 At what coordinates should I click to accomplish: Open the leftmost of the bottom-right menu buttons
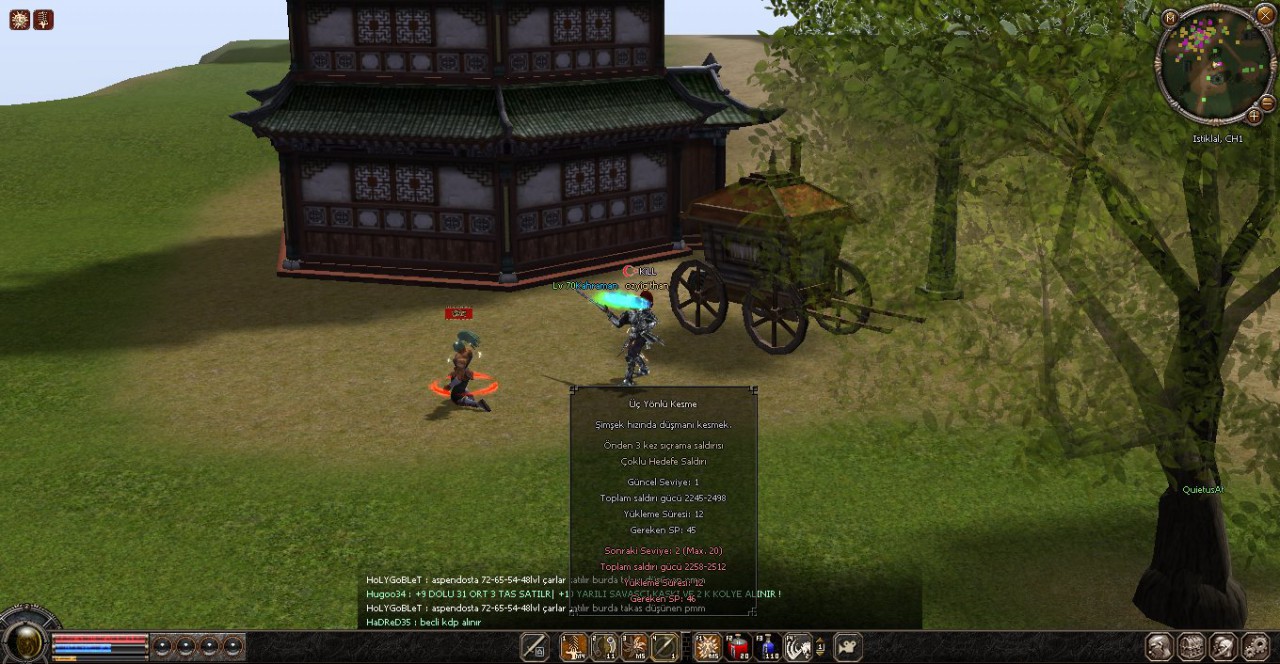1159,647
